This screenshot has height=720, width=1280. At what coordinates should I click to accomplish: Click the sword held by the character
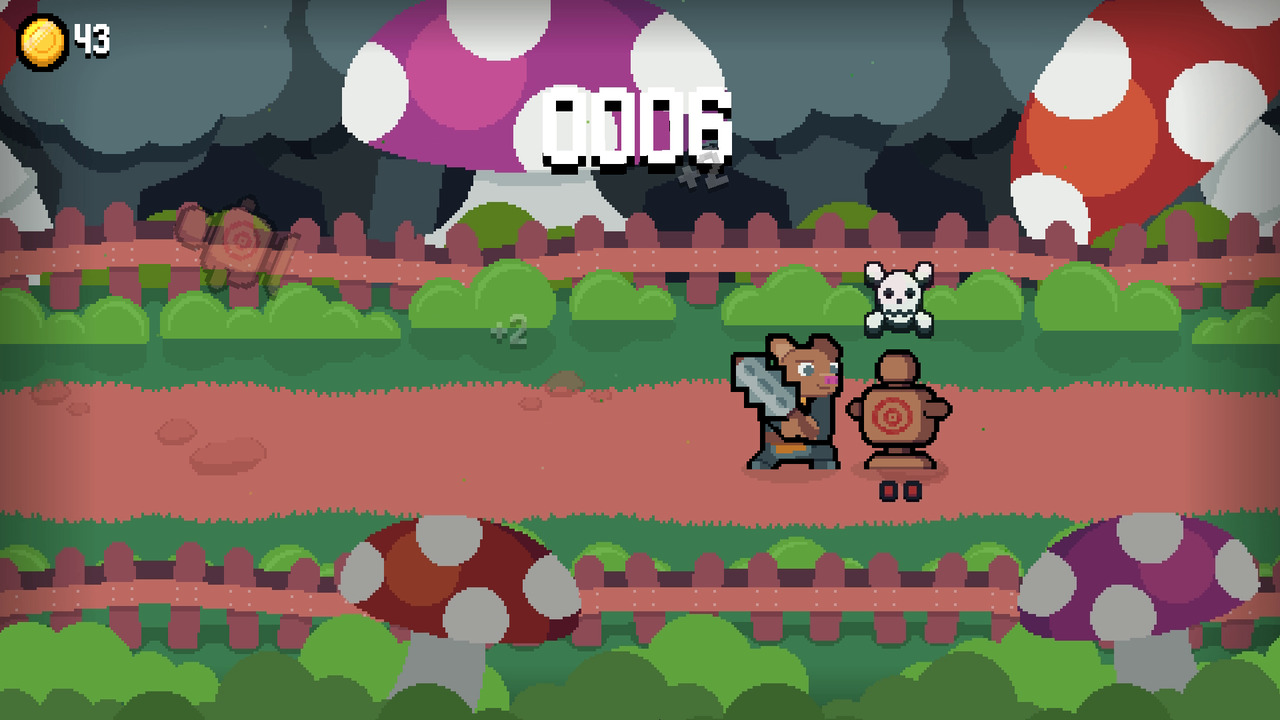tap(765, 385)
